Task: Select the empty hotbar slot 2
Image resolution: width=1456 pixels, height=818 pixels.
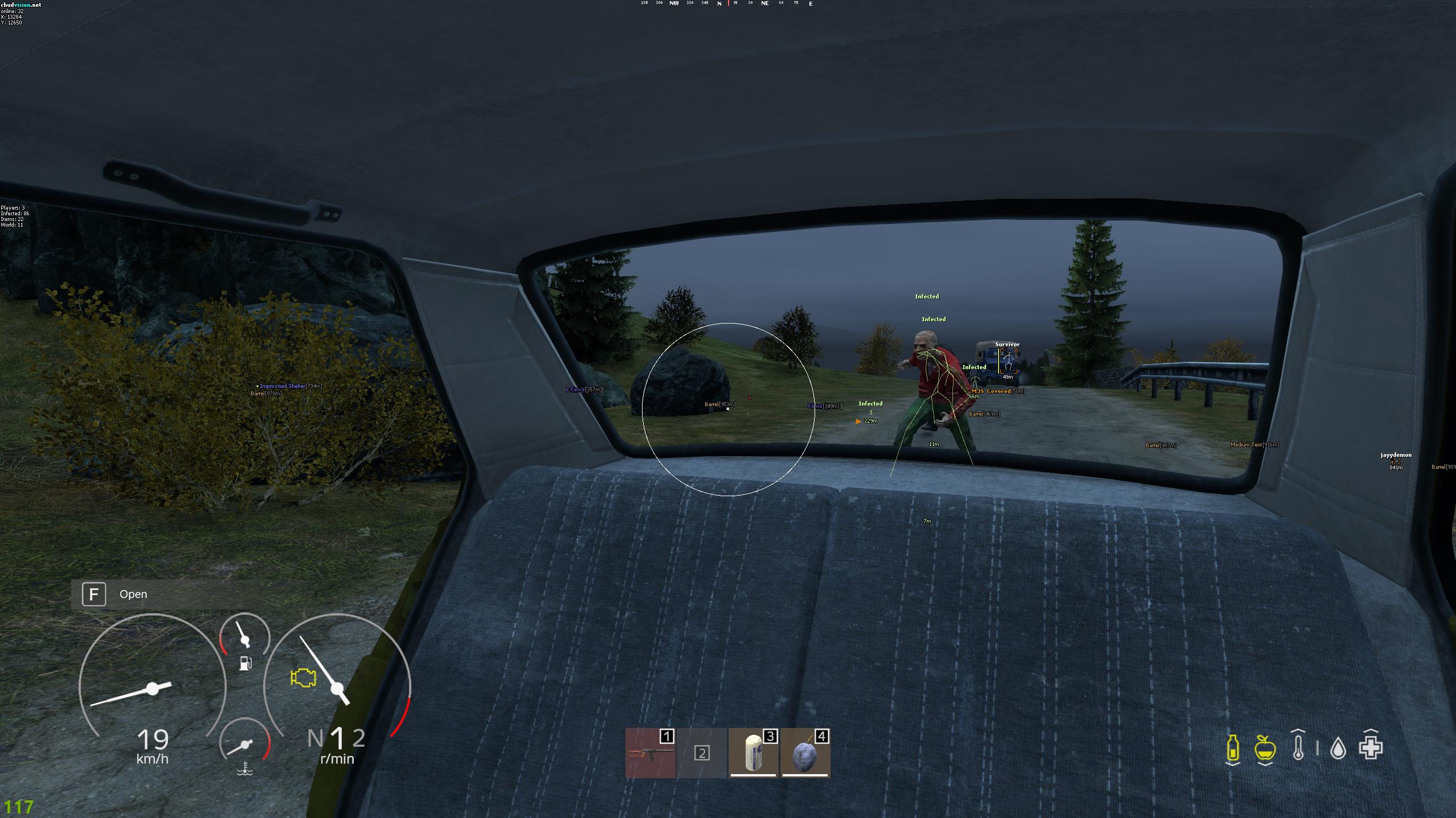Action: 702,752
